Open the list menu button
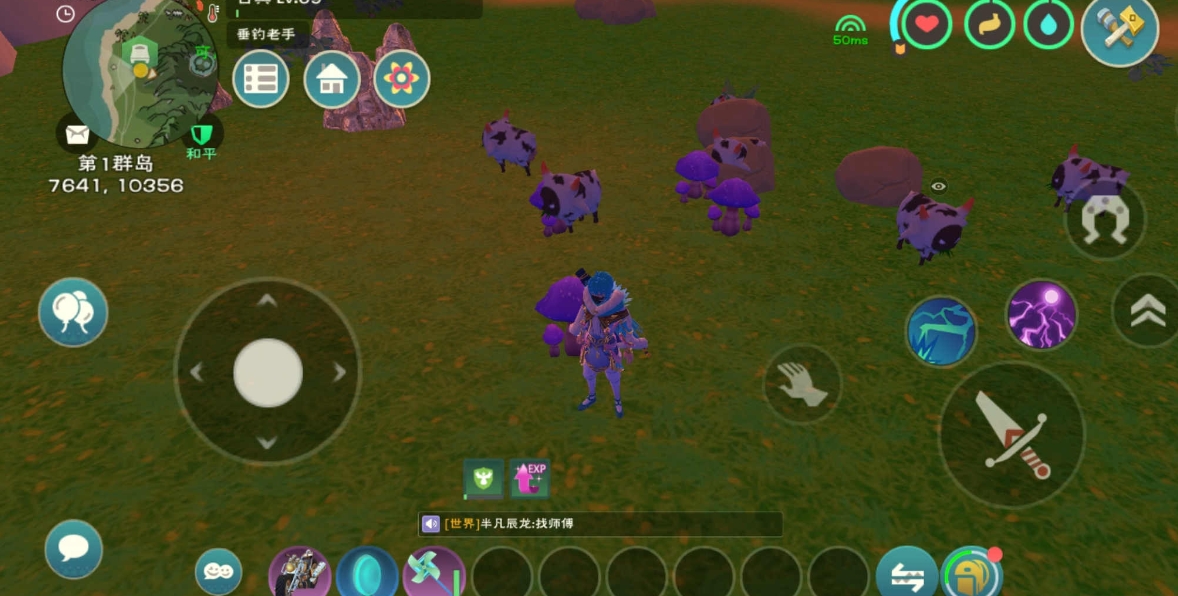 pyautogui.click(x=261, y=79)
